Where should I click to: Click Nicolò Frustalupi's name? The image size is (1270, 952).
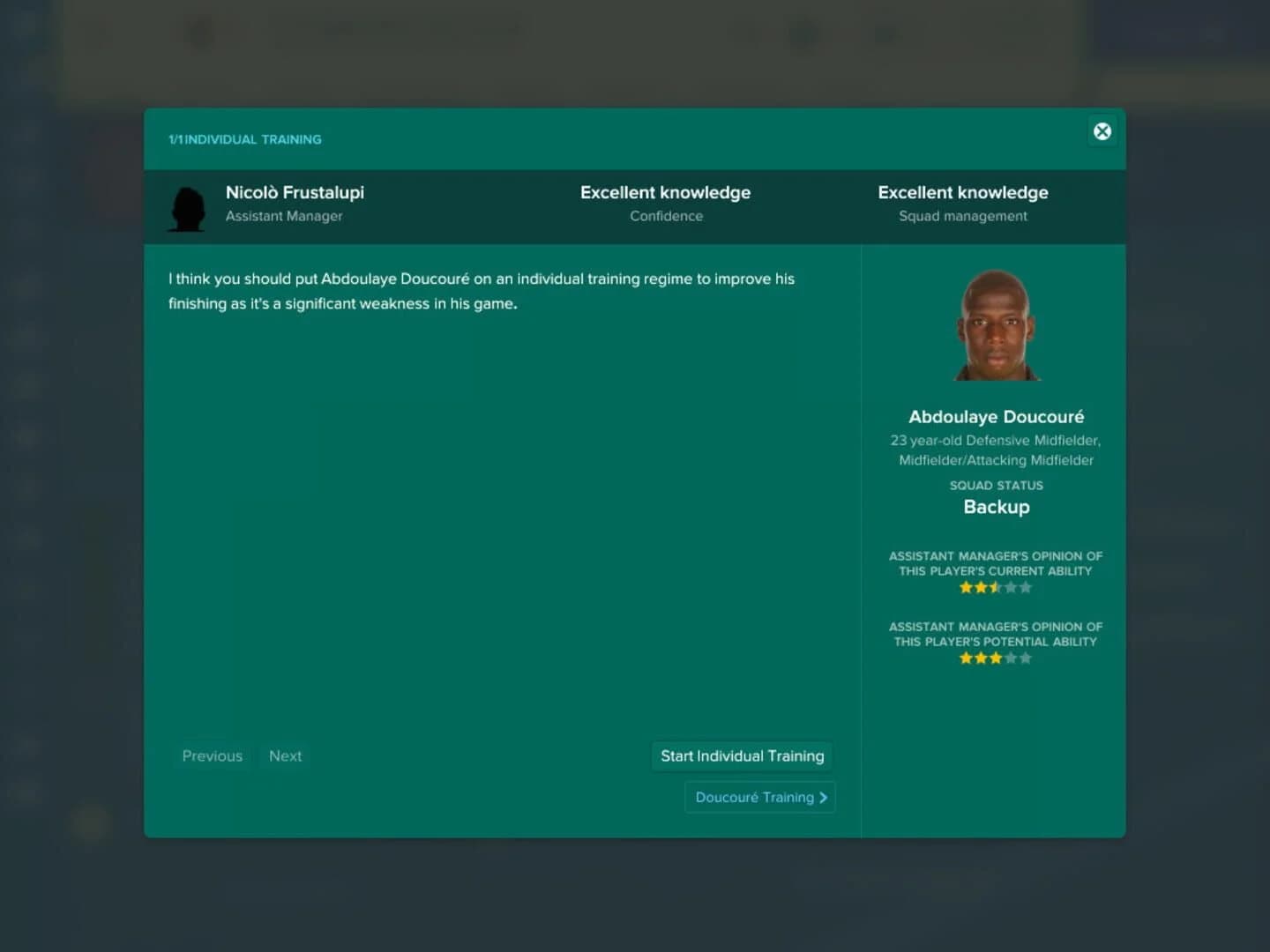(x=295, y=192)
